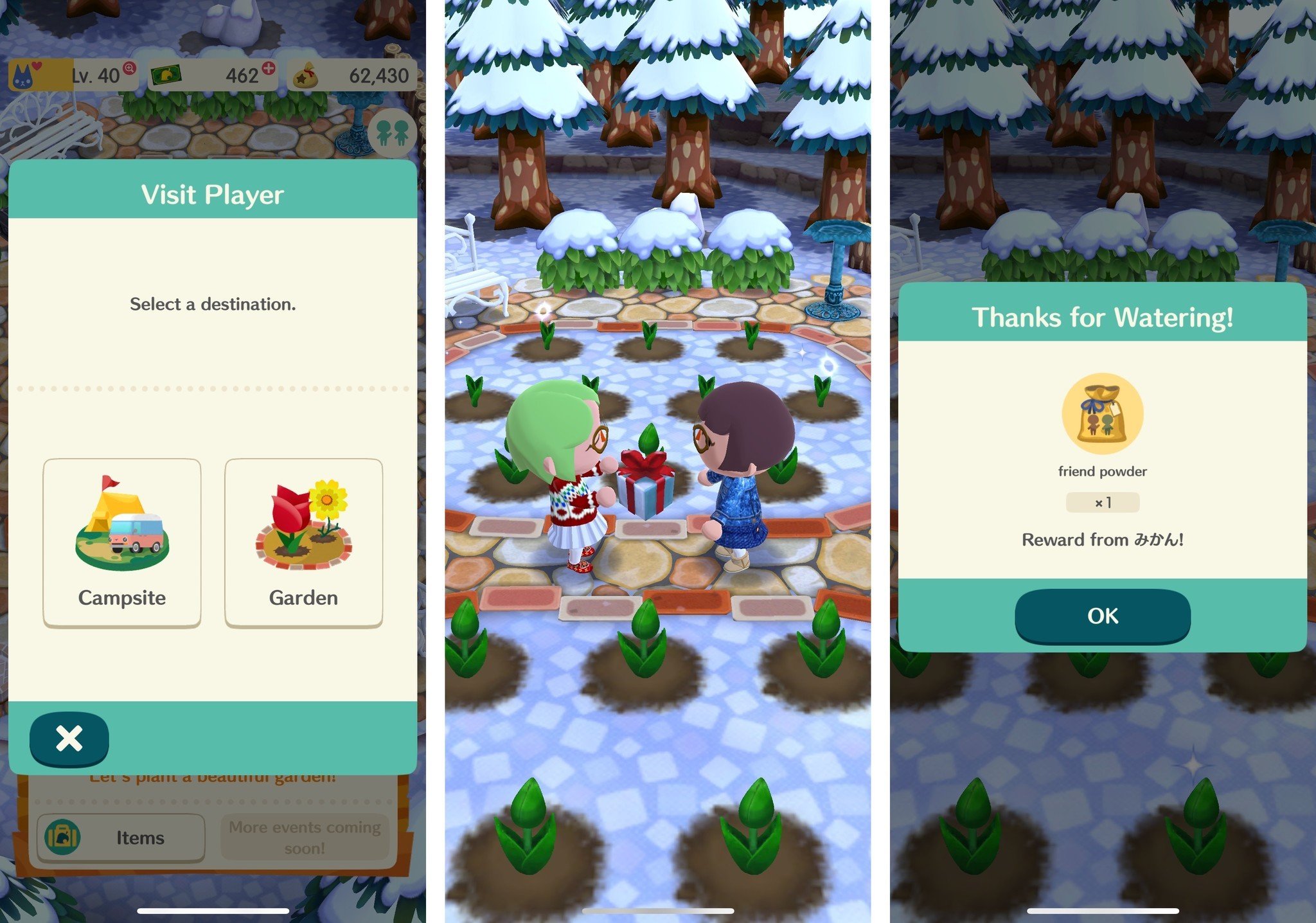
Task: Tap the x1 quantity badge under friend powder
Action: coord(1103,503)
